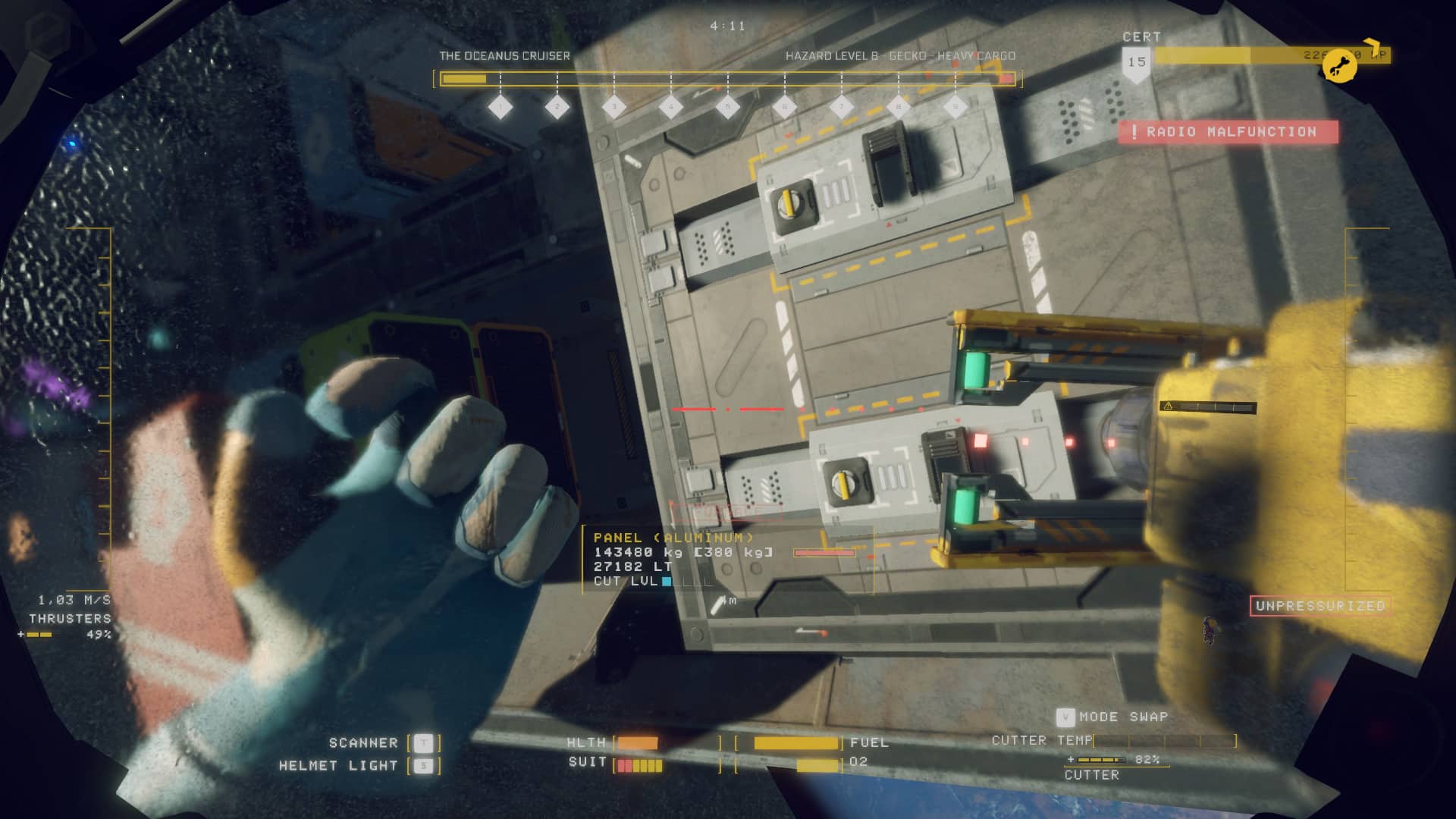
Task: Click the Unpressurized status label
Action: [1319, 605]
